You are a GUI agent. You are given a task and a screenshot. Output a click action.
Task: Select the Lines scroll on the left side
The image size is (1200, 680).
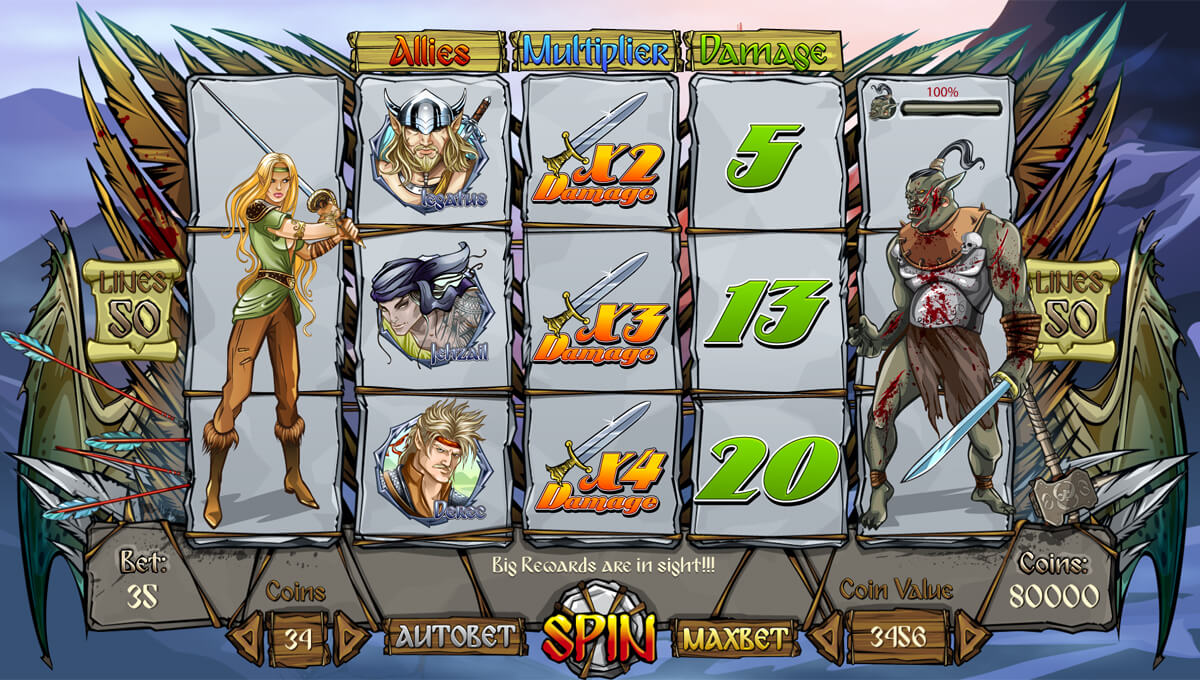tap(133, 310)
